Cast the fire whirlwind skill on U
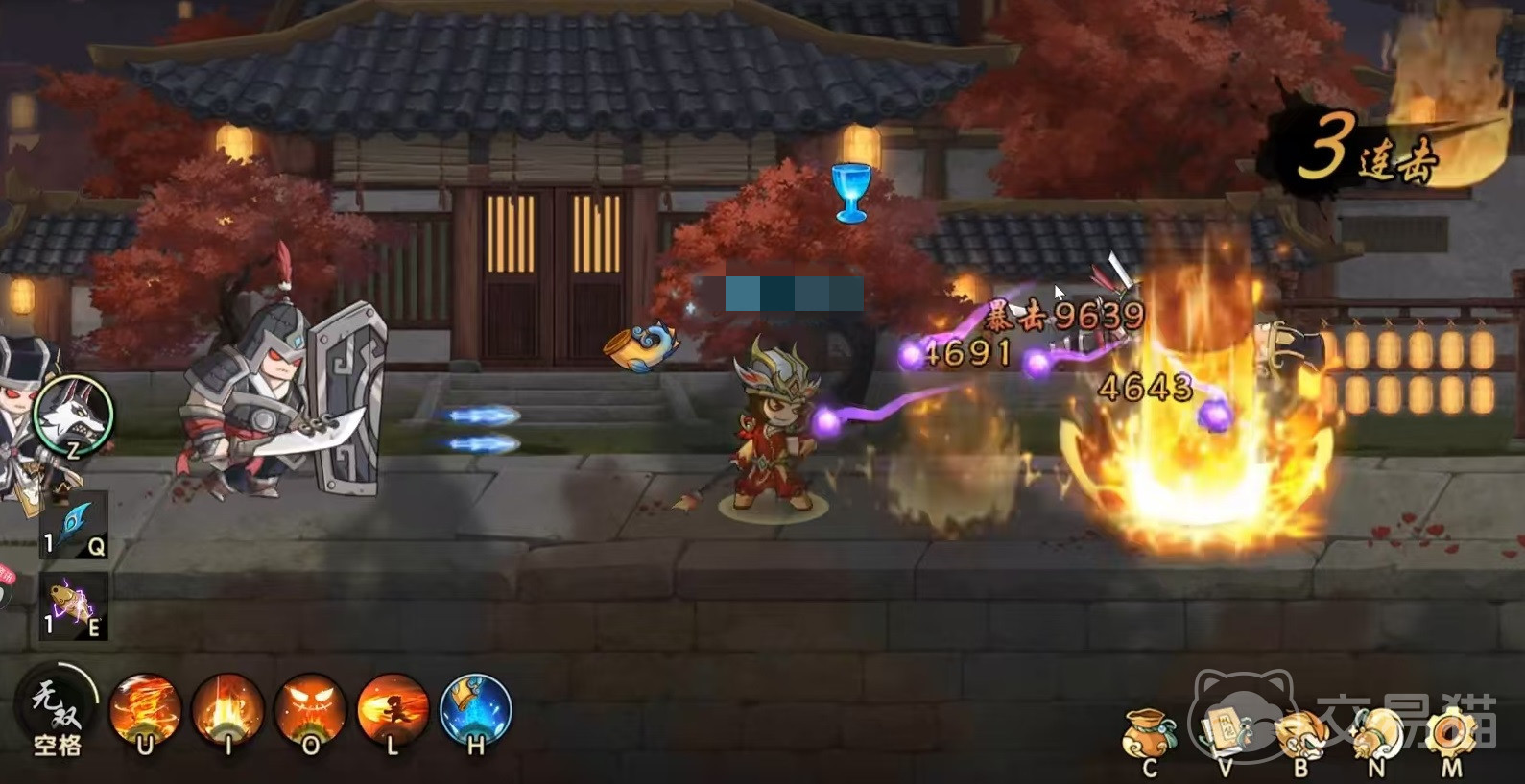 click(x=144, y=712)
